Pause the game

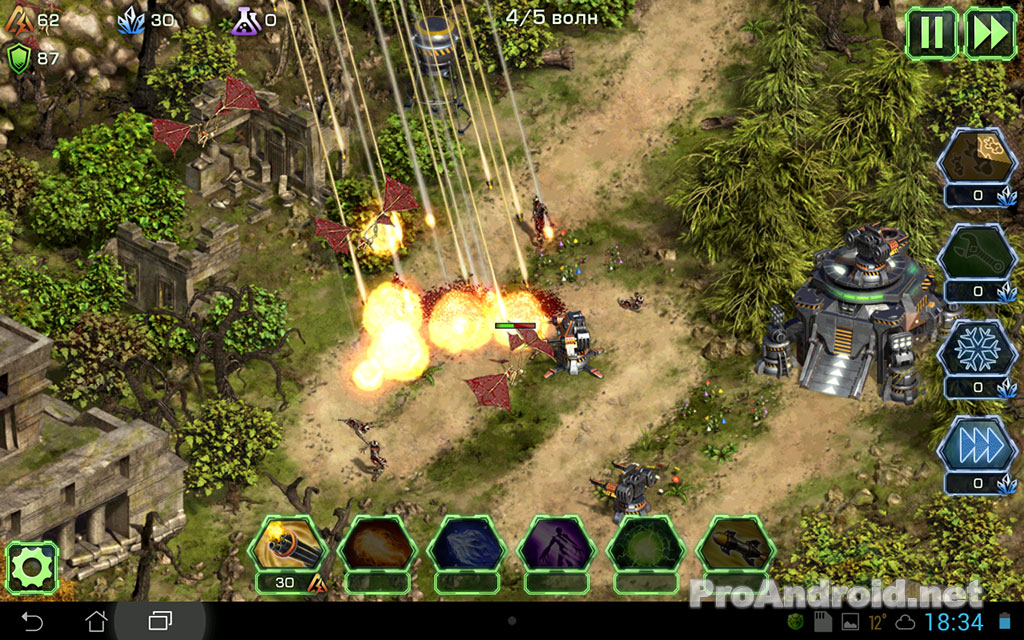pyautogui.click(x=931, y=33)
